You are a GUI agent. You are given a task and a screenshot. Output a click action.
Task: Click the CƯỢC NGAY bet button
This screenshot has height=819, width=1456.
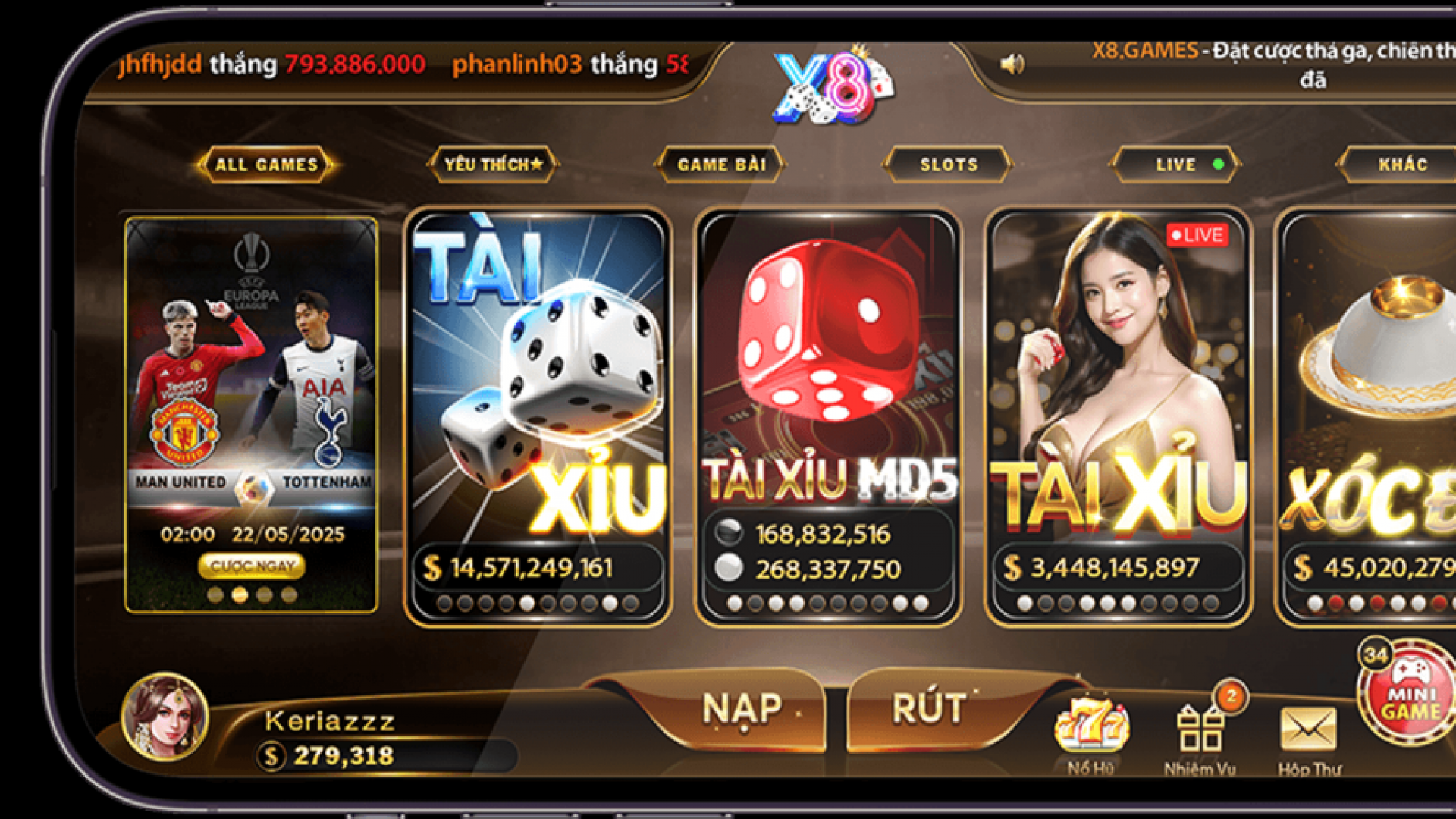[x=252, y=566]
